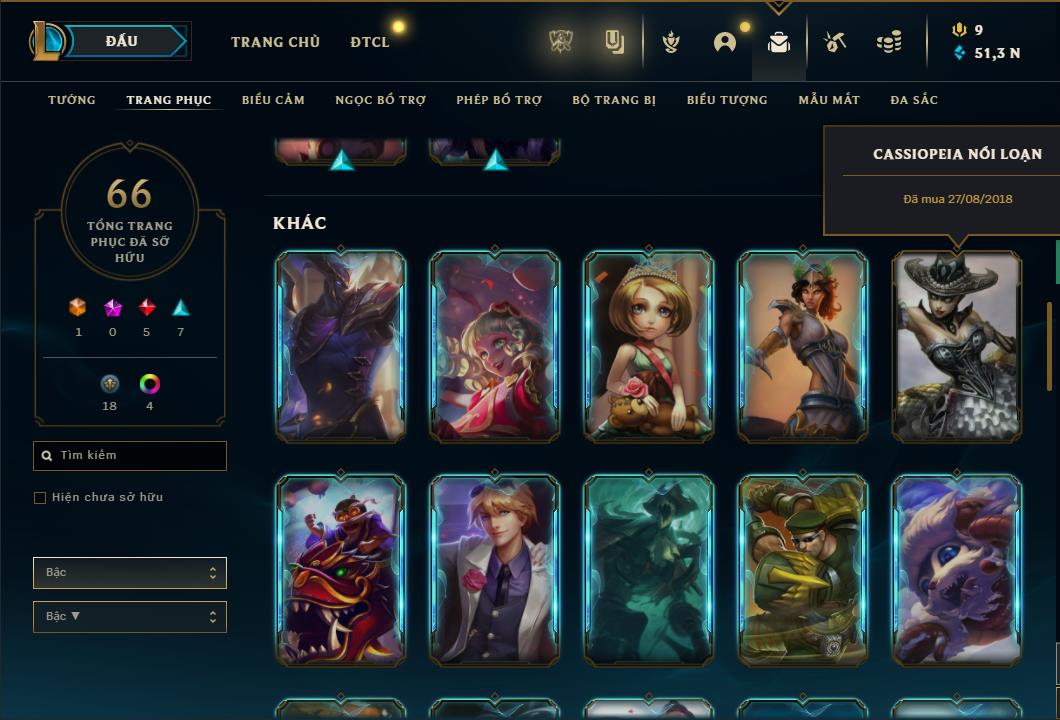
Task: Open the Bậc ▼ sorting dropdown
Action: click(130, 617)
